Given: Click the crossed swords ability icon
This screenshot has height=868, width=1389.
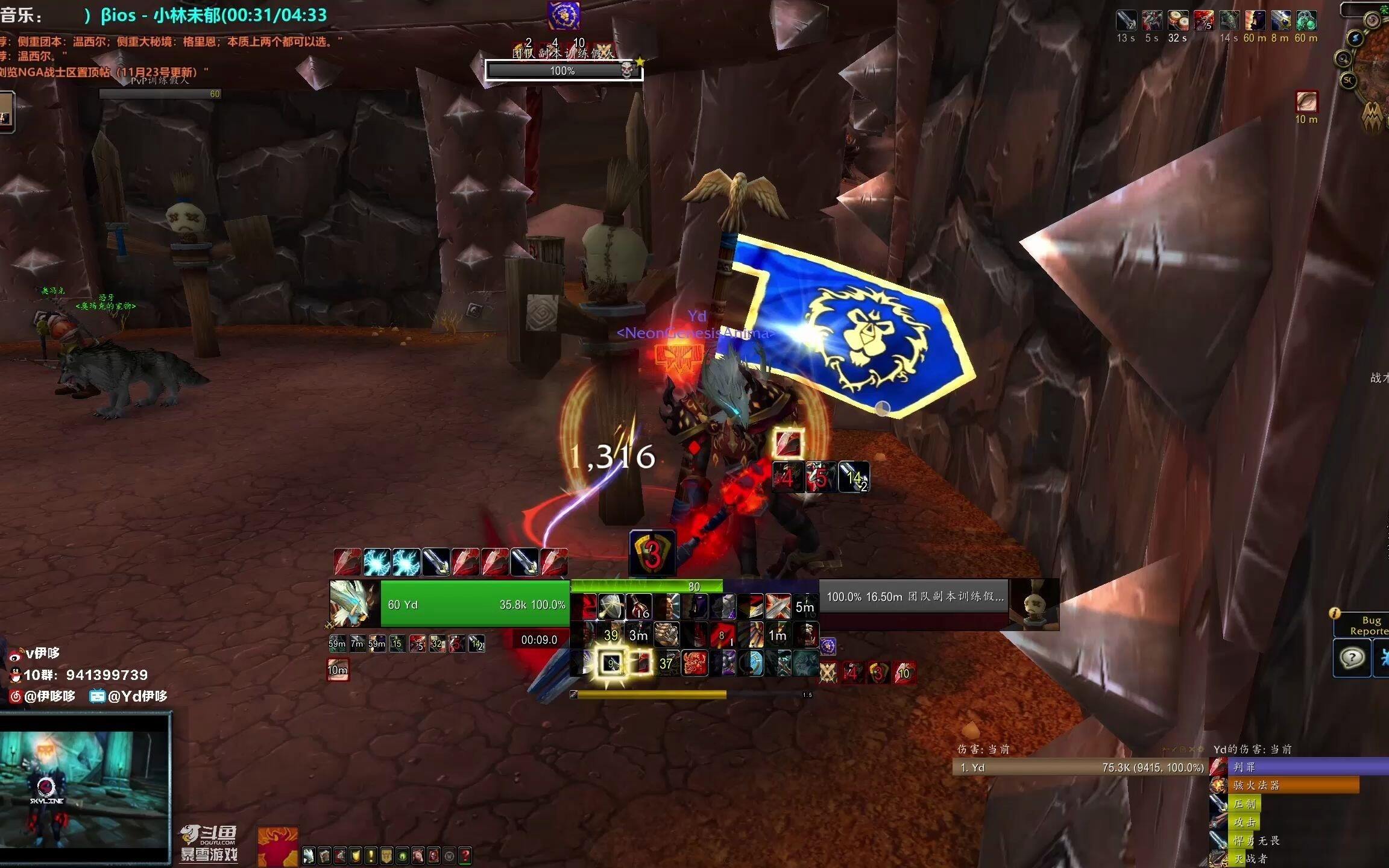Looking at the screenshot, I should click(x=778, y=606).
